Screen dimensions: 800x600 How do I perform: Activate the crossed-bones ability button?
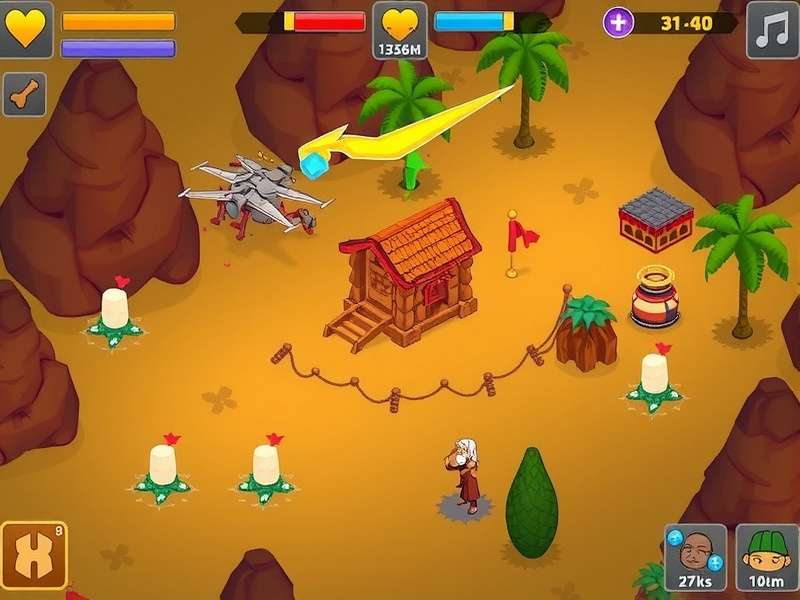click(x=33, y=554)
